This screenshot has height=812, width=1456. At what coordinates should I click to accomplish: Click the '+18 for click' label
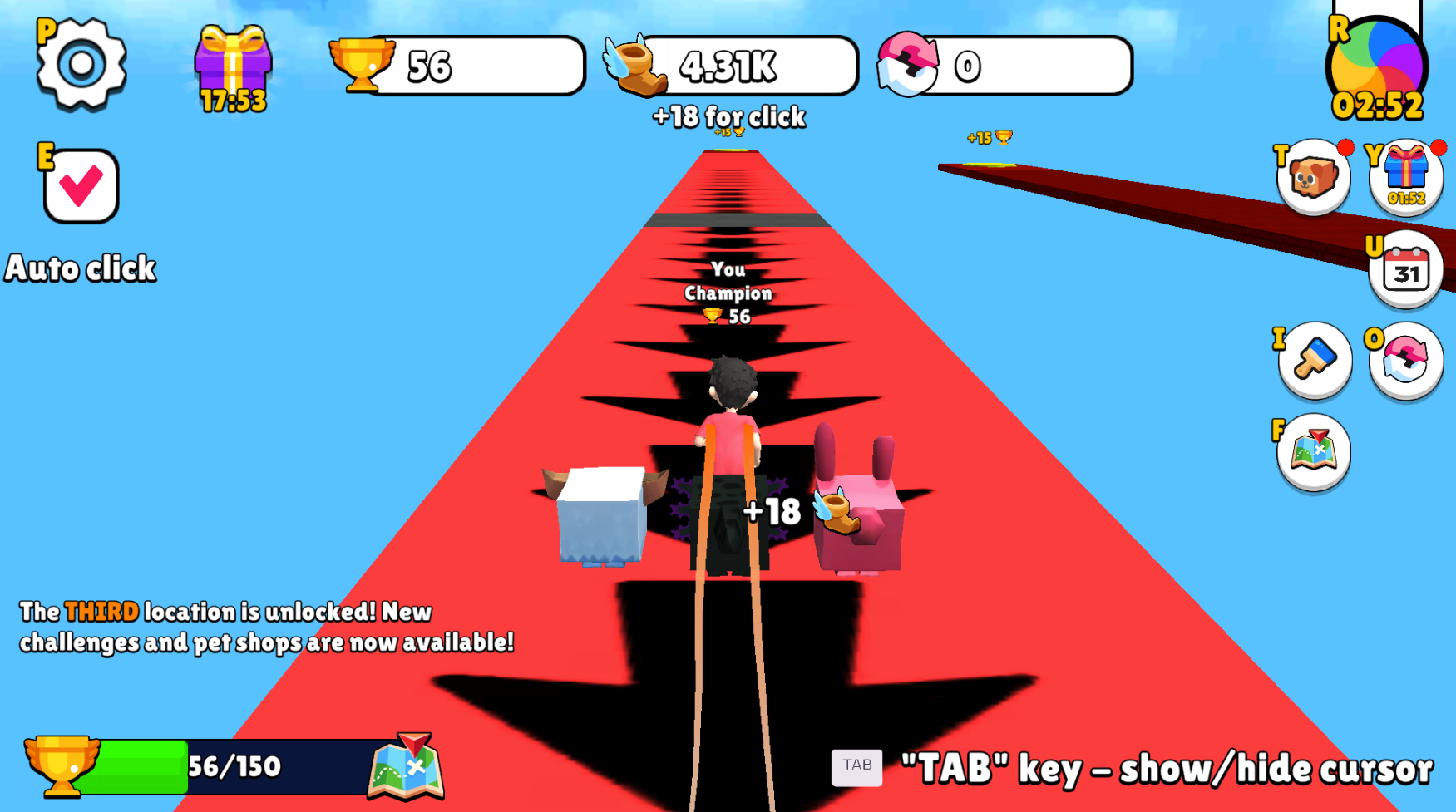coord(727,117)
